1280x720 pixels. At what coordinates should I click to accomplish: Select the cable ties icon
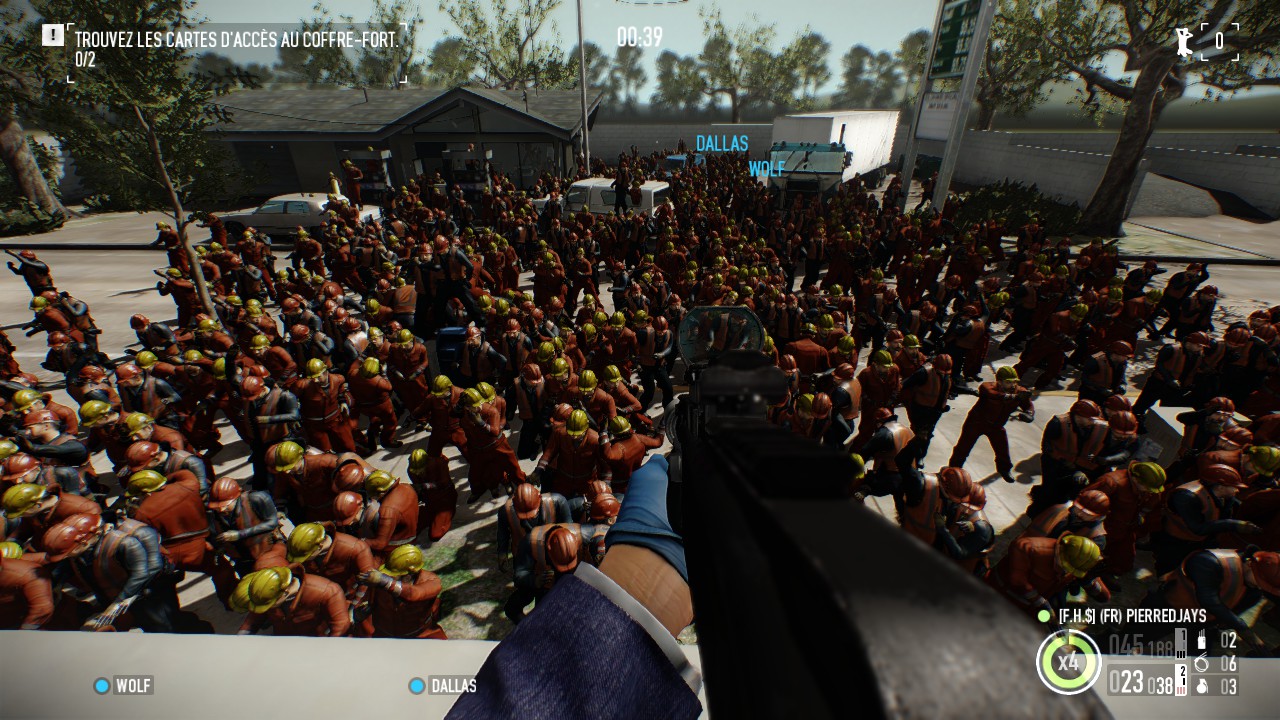click(1201, 663)
